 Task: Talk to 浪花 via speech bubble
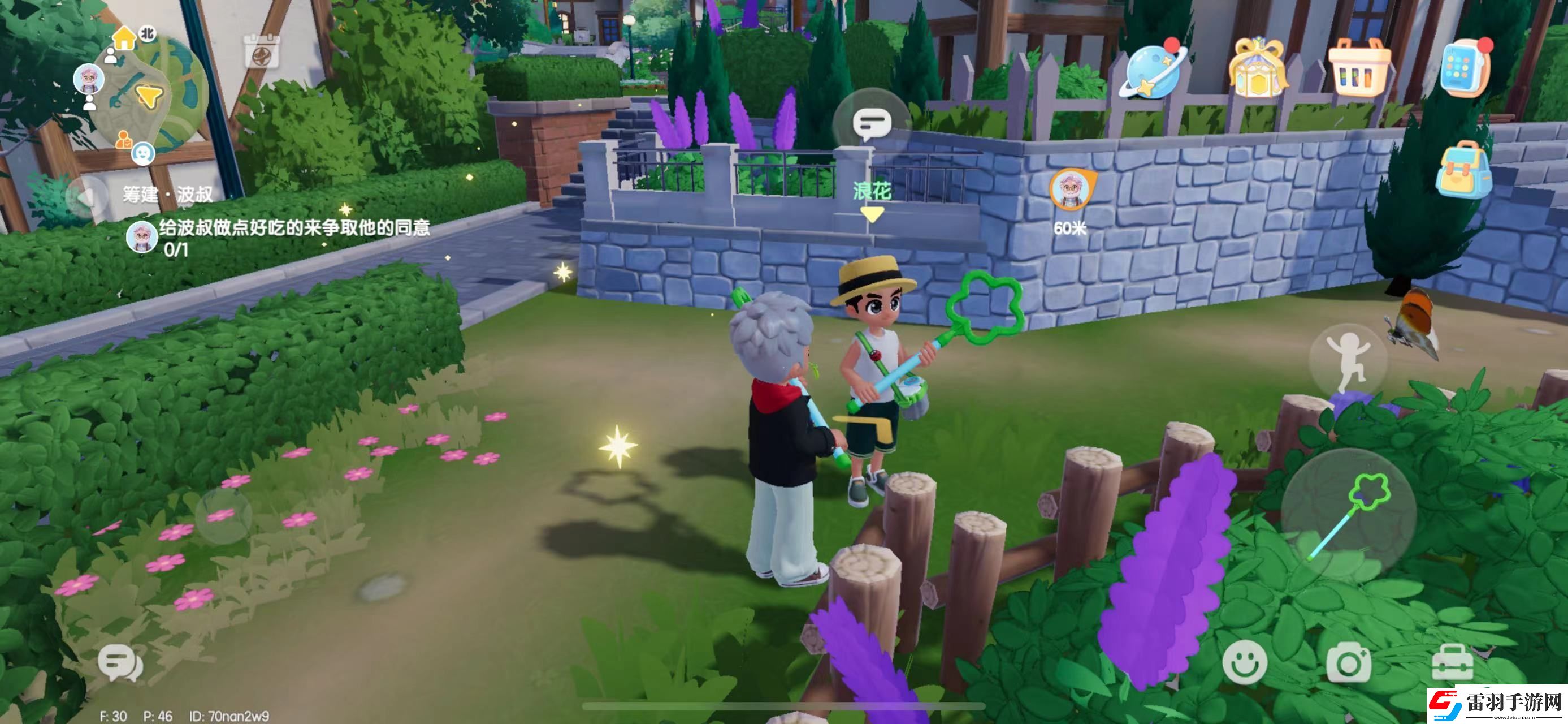871,124
